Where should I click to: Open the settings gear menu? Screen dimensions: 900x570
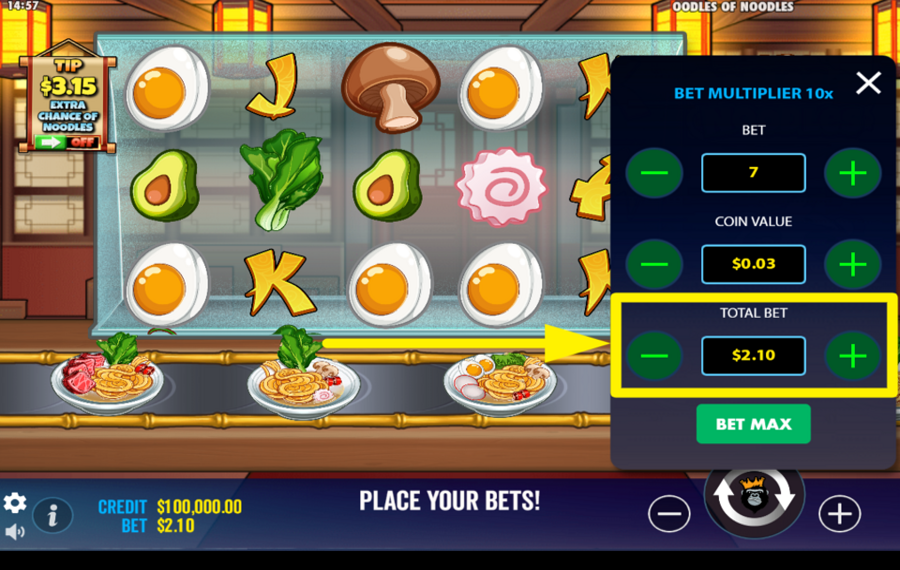[15, 502]
